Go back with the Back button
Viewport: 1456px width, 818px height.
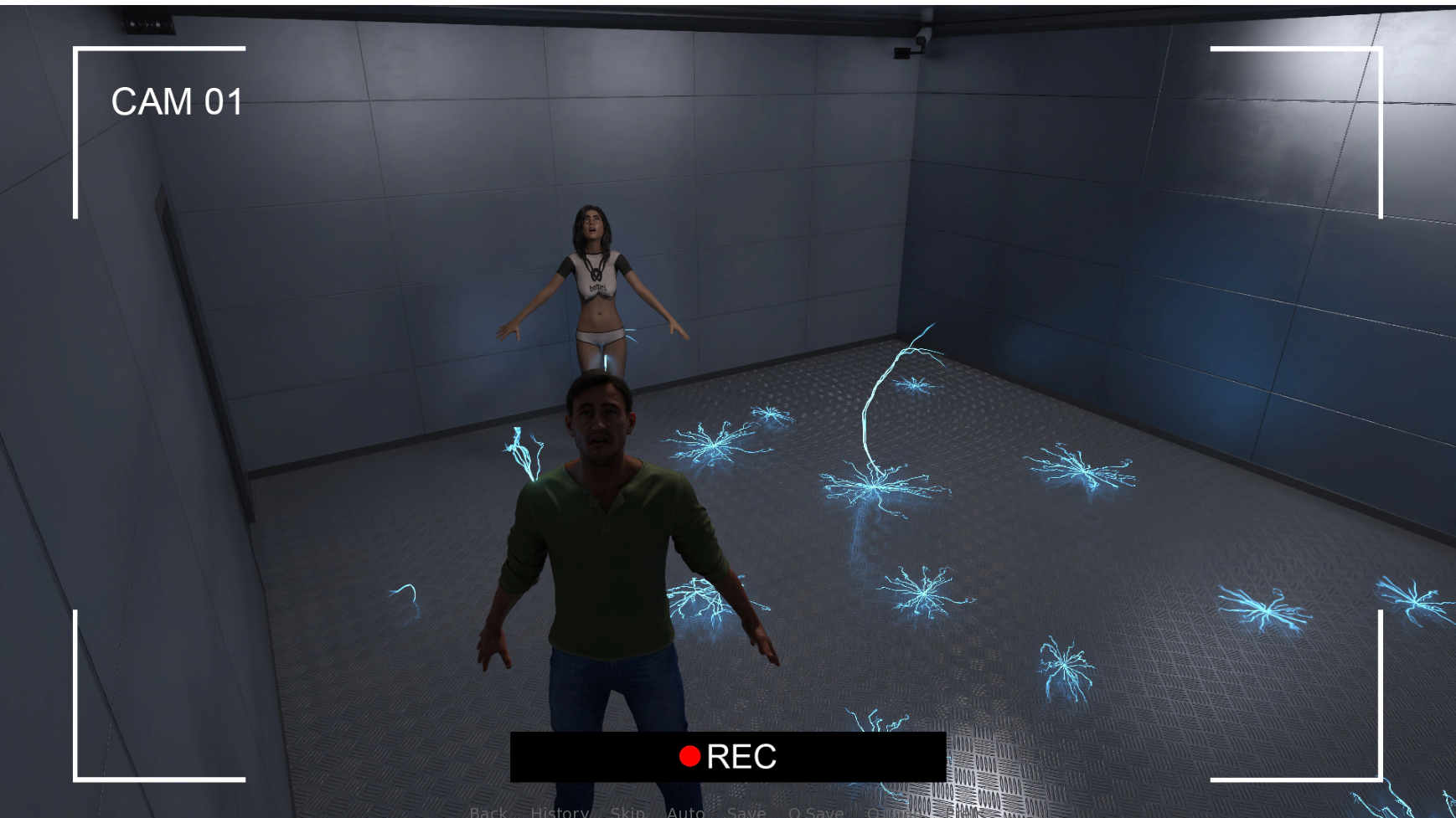tap(488, 812)
